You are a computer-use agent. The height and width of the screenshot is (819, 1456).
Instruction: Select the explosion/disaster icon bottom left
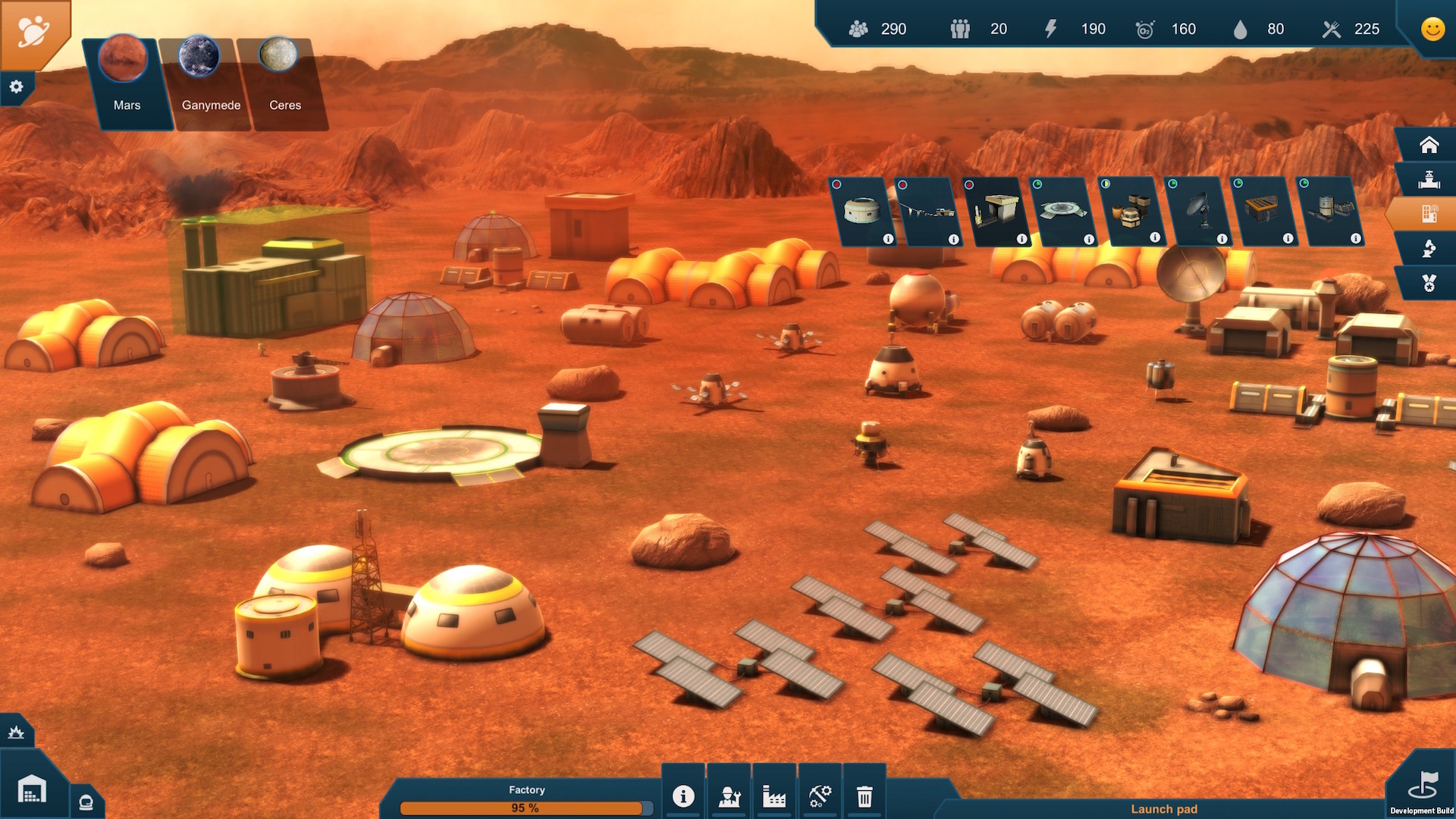pos(15,732)
